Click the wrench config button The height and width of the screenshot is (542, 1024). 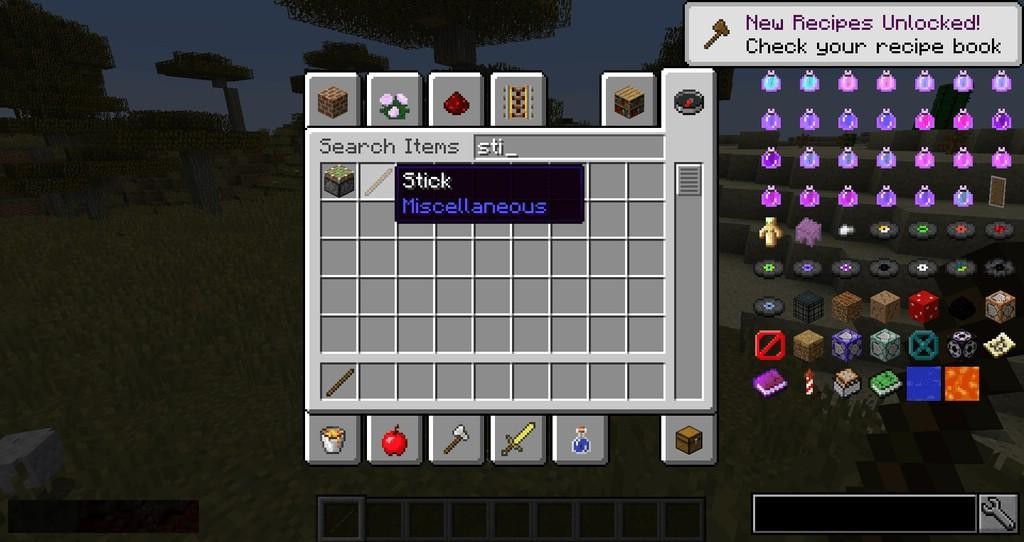click(x=998, y=513)
